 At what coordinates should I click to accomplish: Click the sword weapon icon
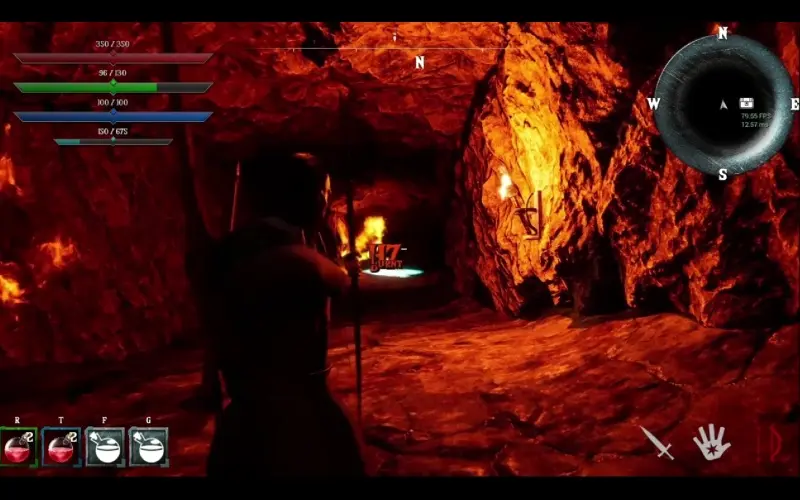[657, 442]
